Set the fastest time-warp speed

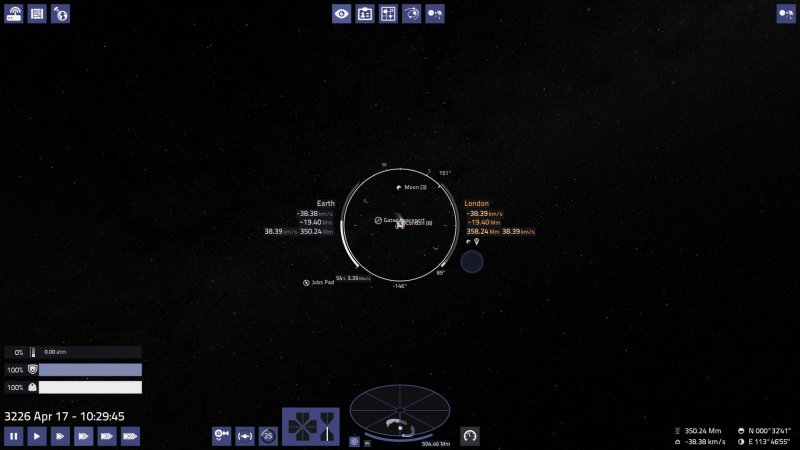(130, 436)
